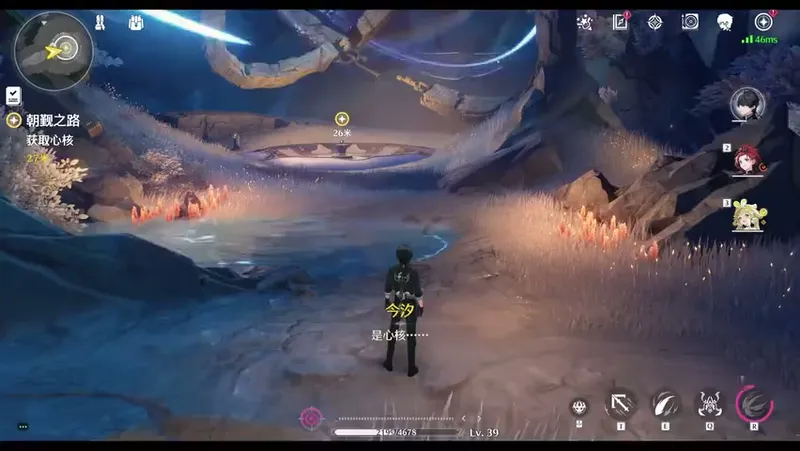Click the white-haired character head icon
Viewport: 800px width, 451px height.
point(725,22)
